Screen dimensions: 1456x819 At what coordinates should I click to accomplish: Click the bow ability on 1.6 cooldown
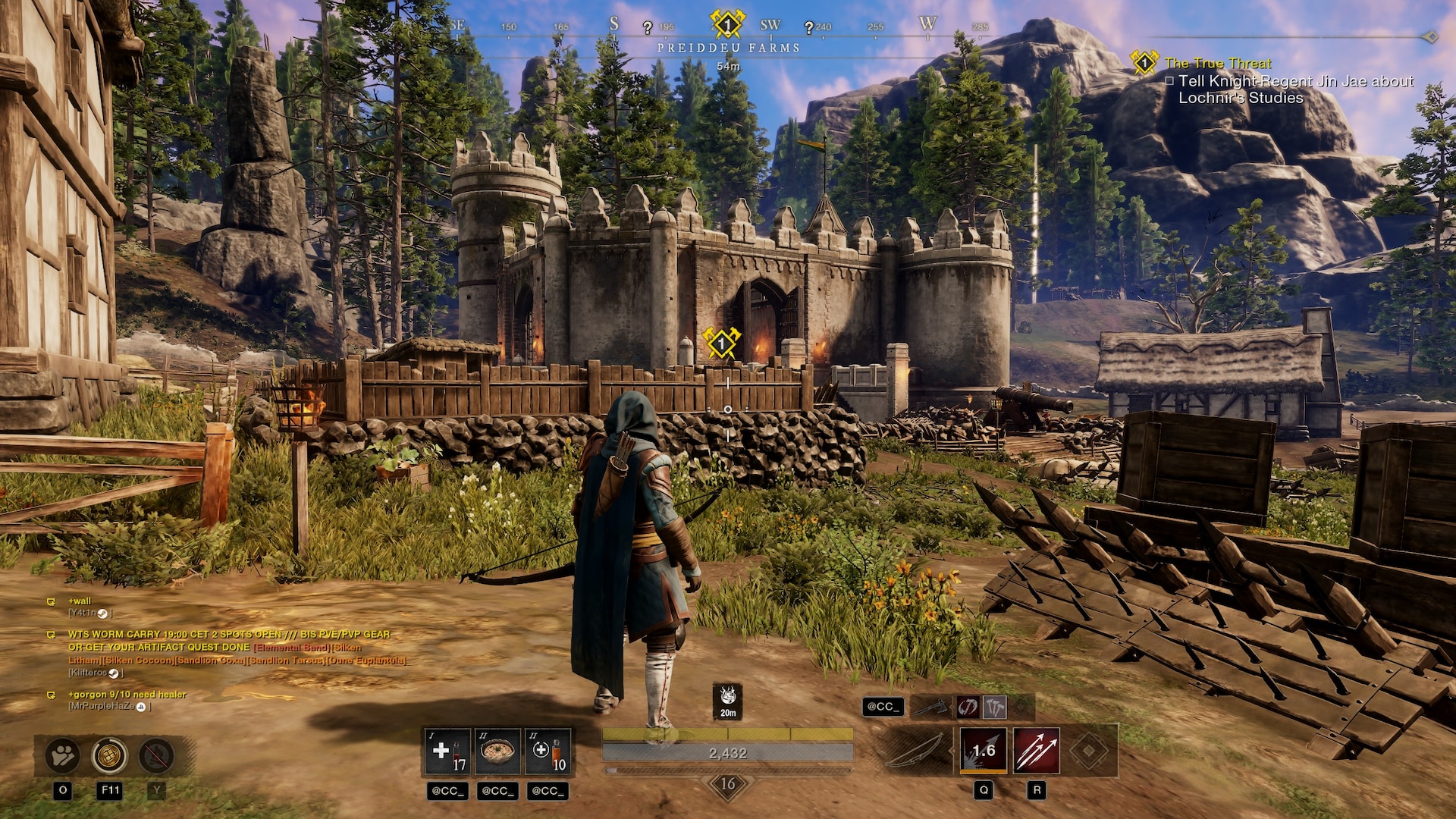(984, 751)
